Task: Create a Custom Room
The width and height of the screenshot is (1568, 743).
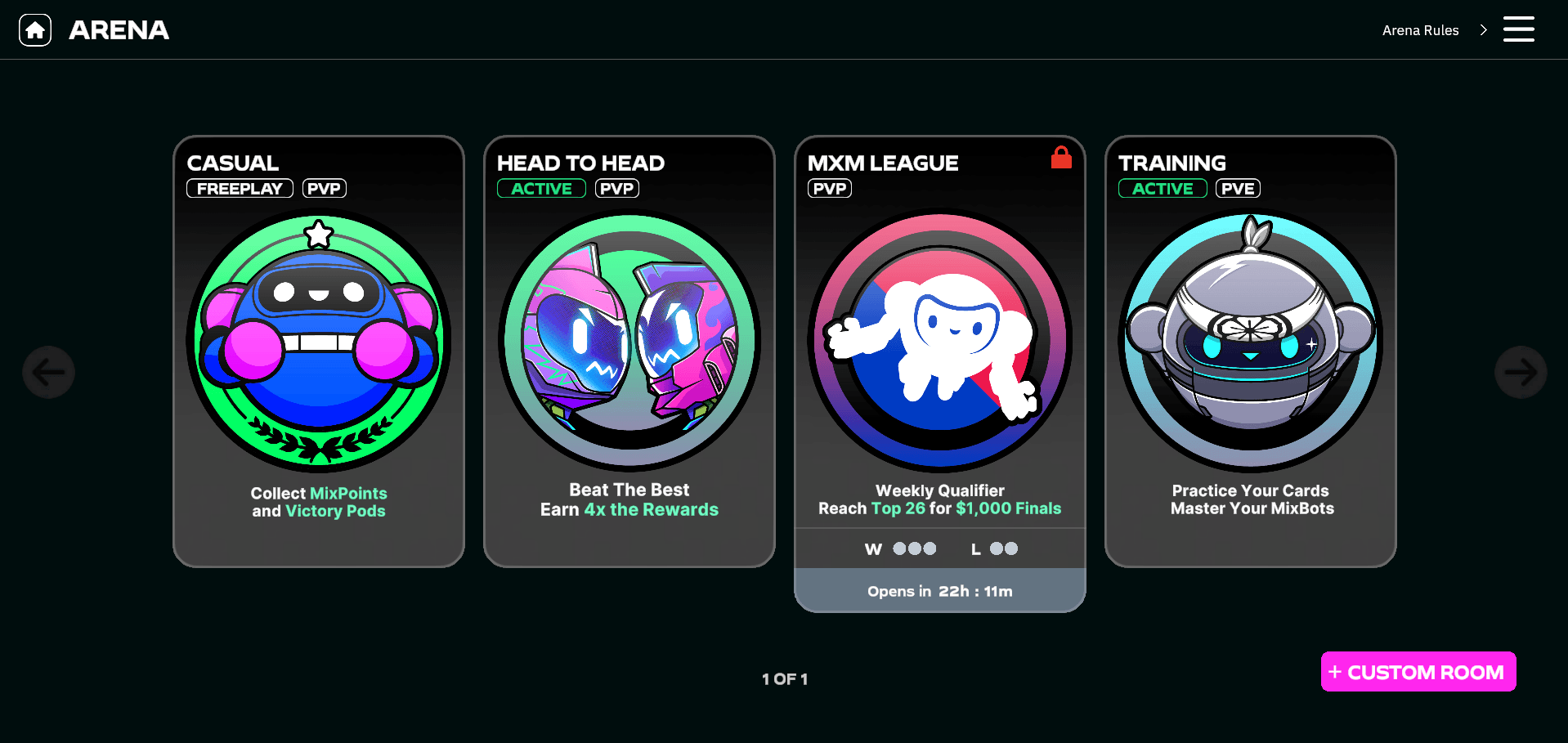Action: tap(1418, 672)
